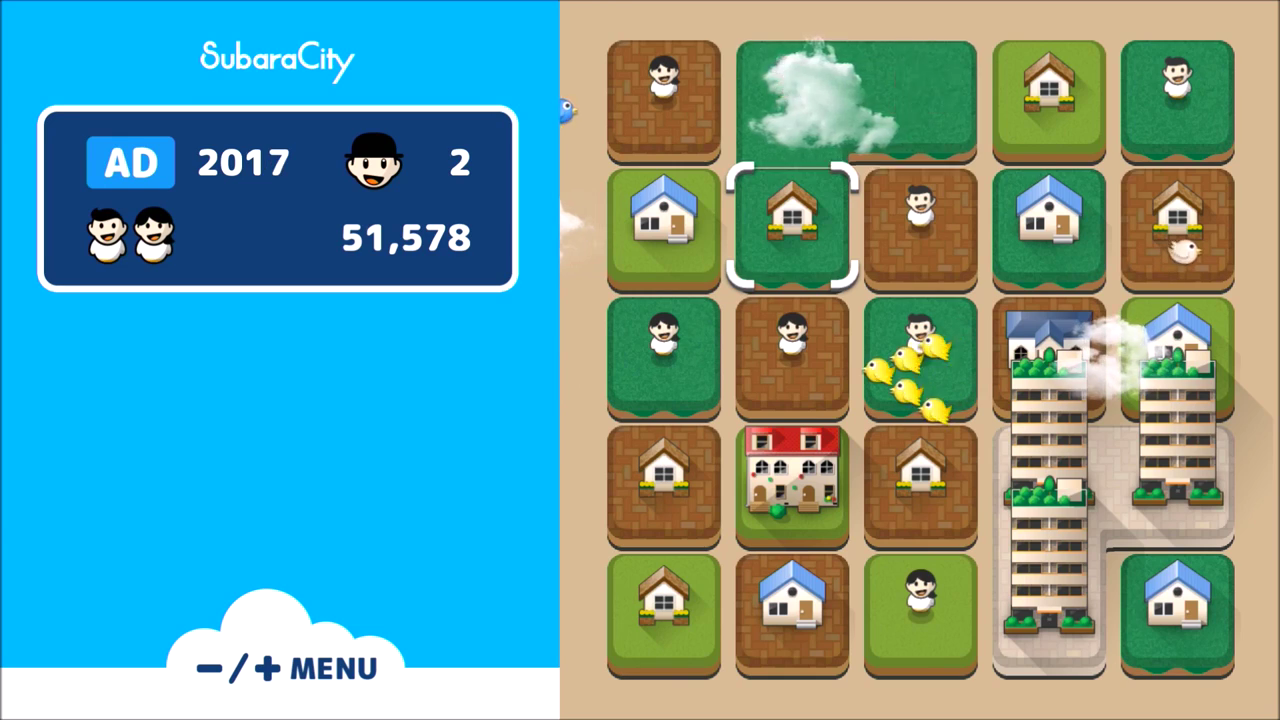The width and height of the screenshot is (1280, 720).
Task: Click the SubaraCity title
Action: click(x=277, y=58)
